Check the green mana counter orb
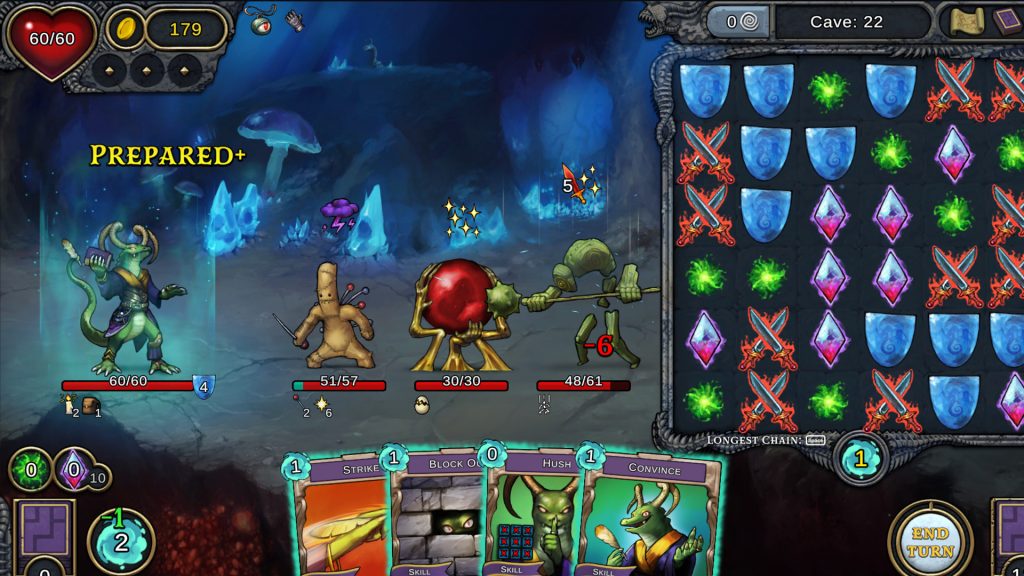The width and height of the screenshot is (1024, 576). [x=29, y=469]
